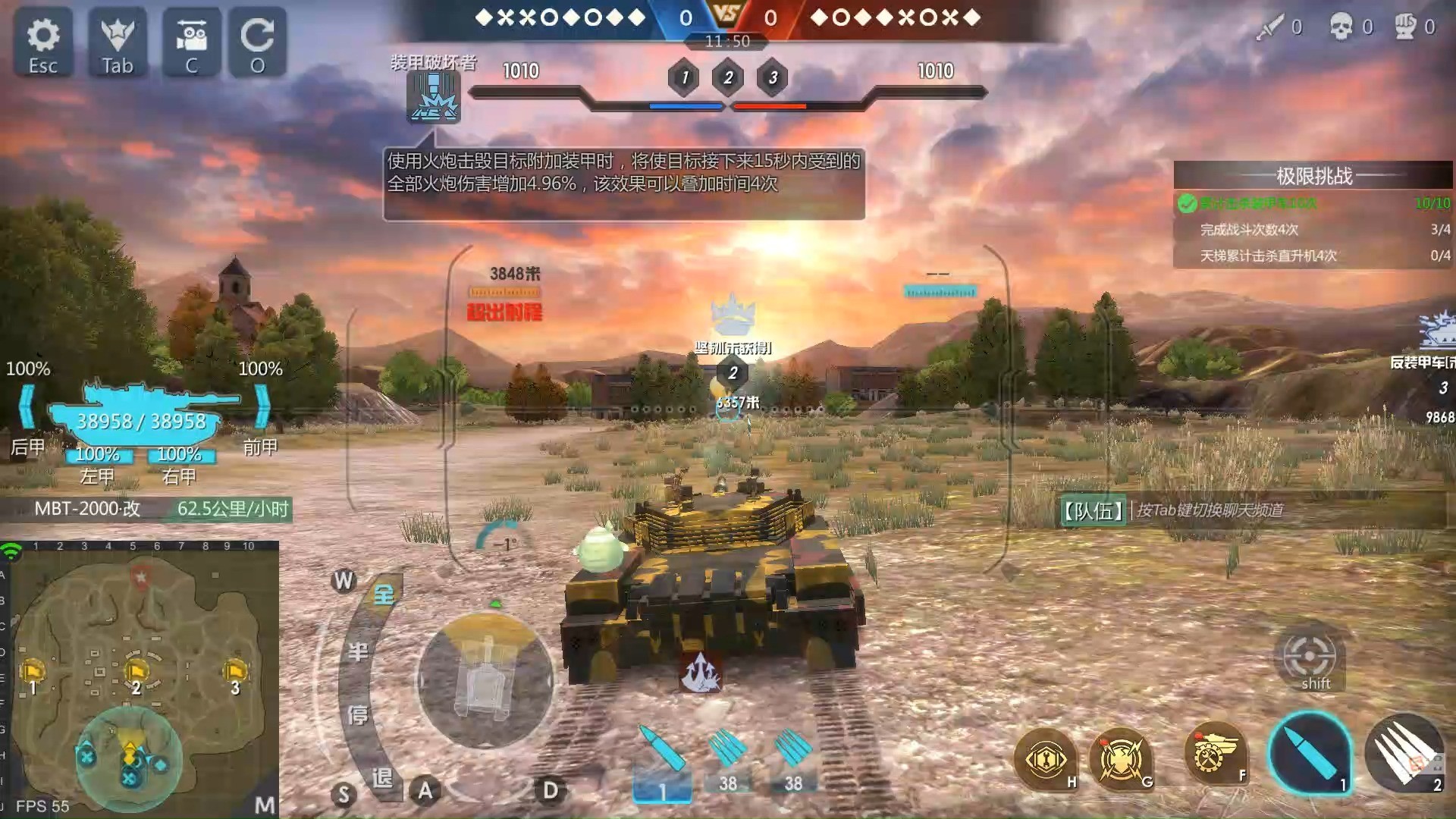Open the settings gear button
1456x819 pixels.
coord(43,43)
